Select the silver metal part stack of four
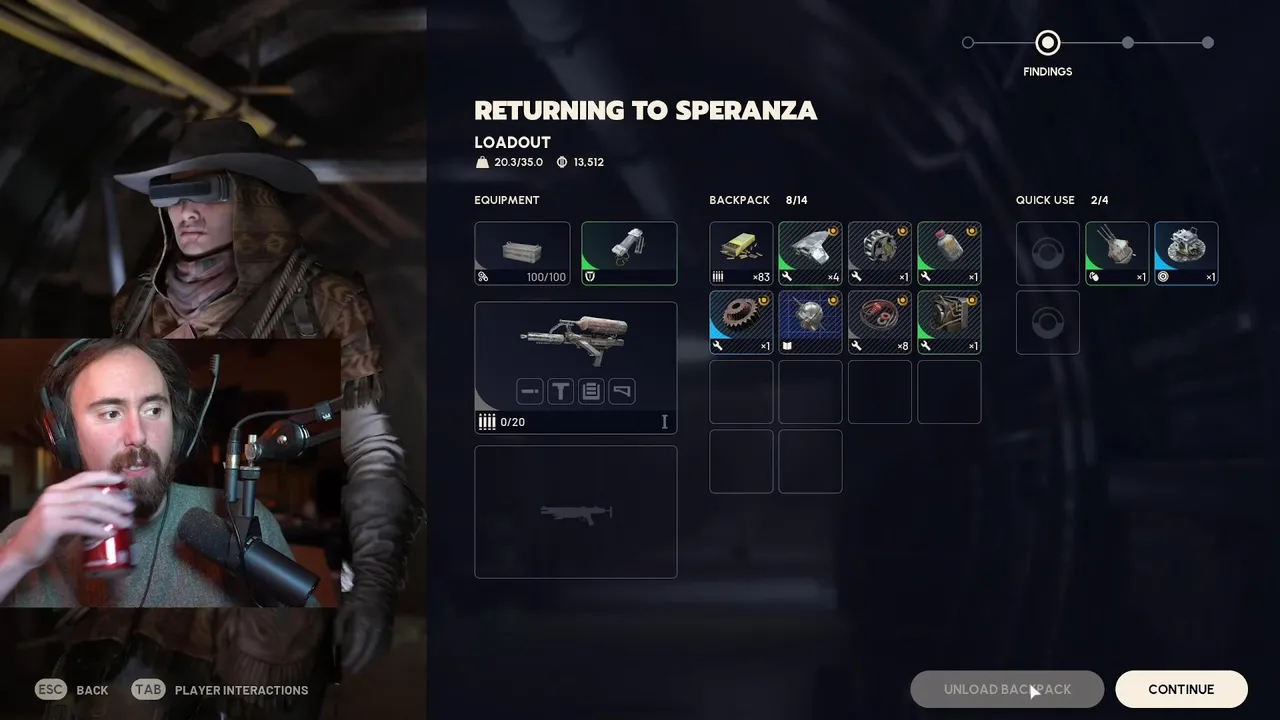Image resolution: width=1280 pixels, height=720 pixels. 810,253
